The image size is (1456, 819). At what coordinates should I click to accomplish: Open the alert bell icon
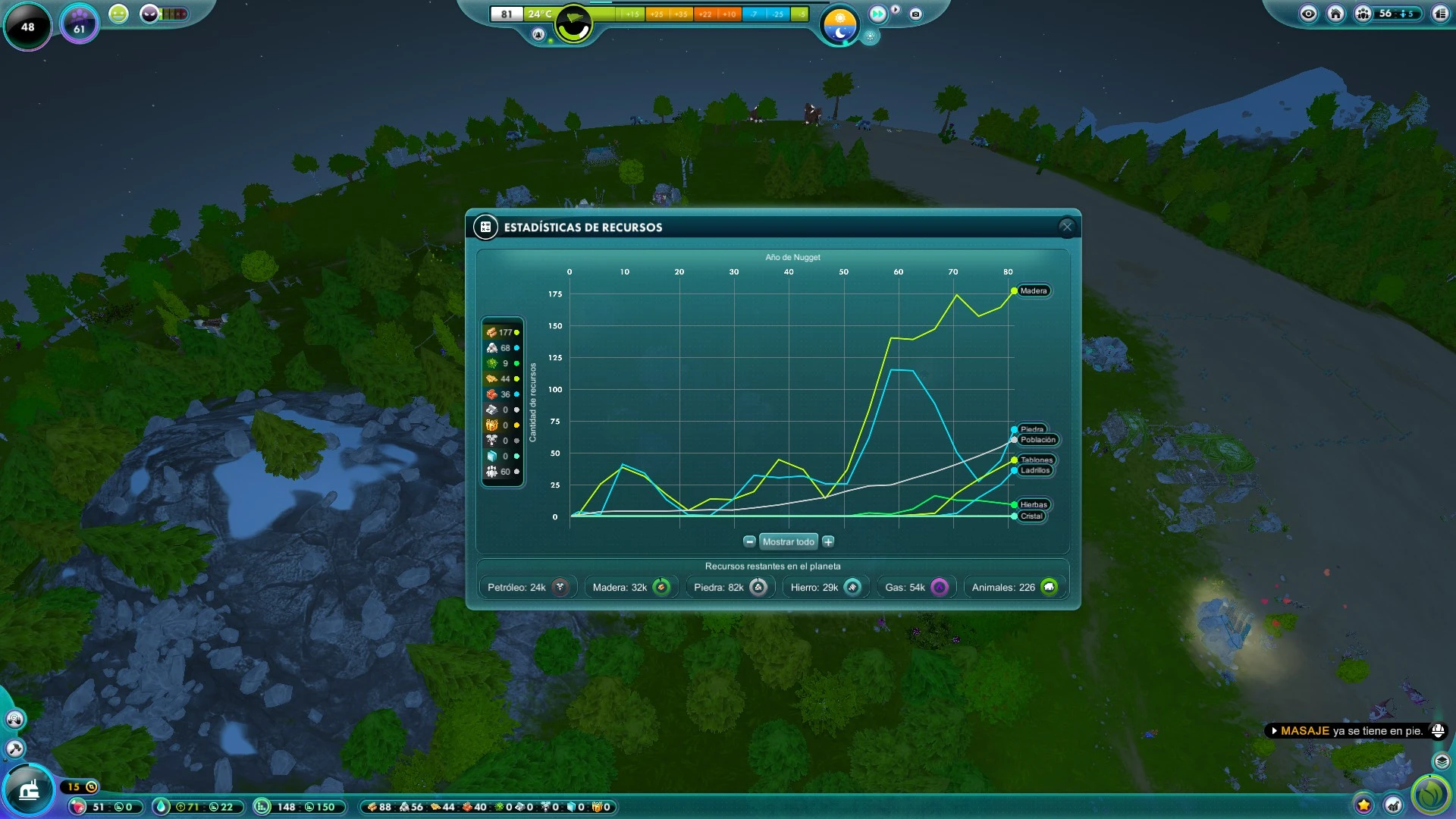click(1437, 730)
